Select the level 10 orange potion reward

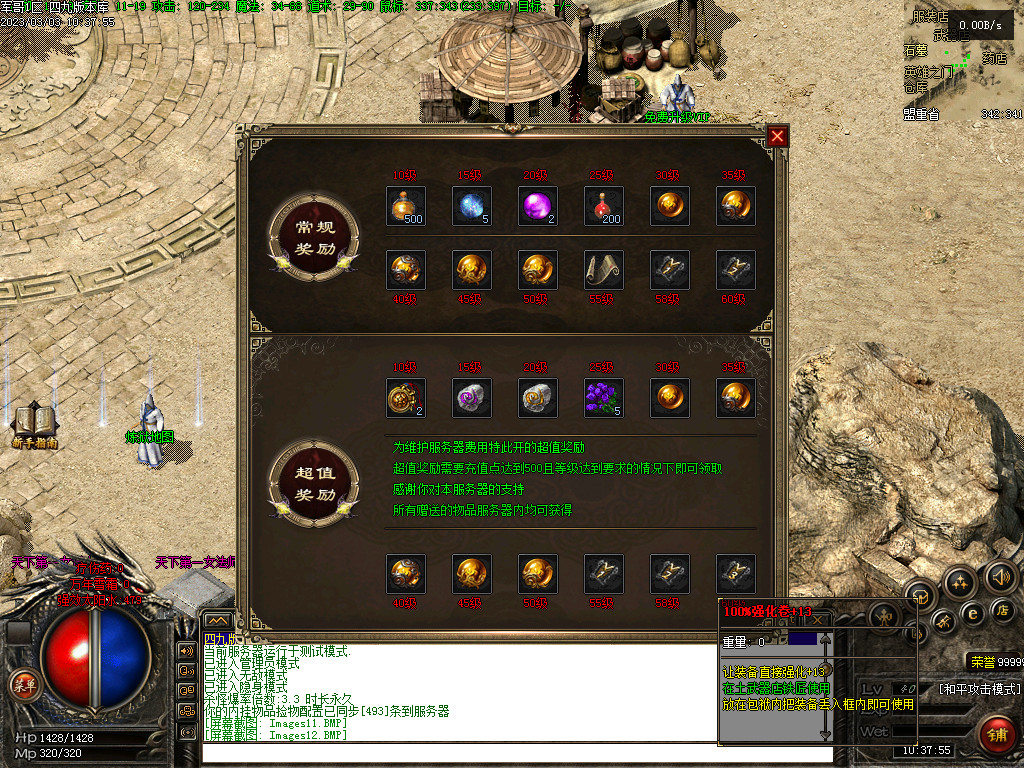[406, 206]
